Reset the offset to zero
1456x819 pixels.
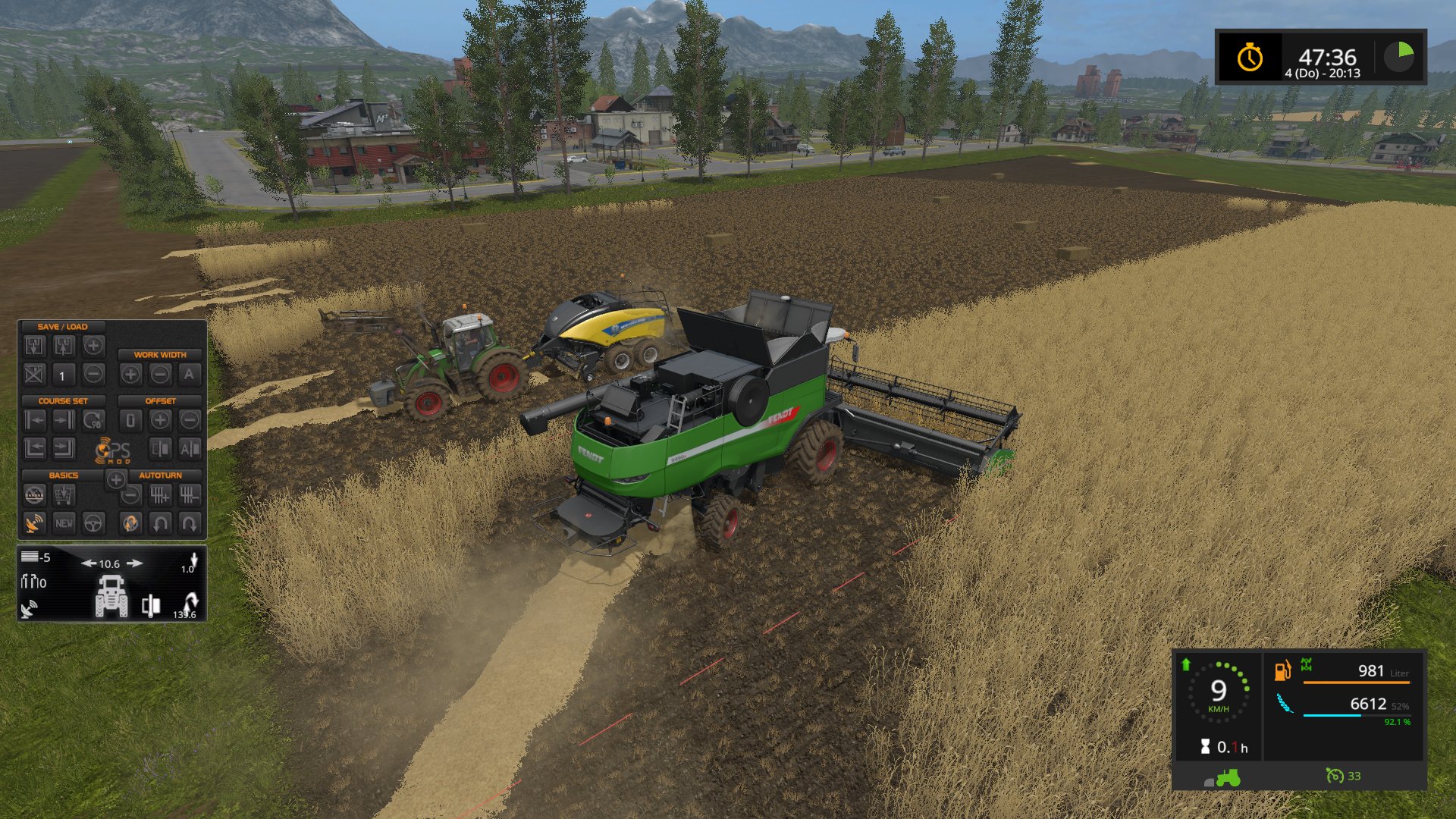click(x=130, y=420)
